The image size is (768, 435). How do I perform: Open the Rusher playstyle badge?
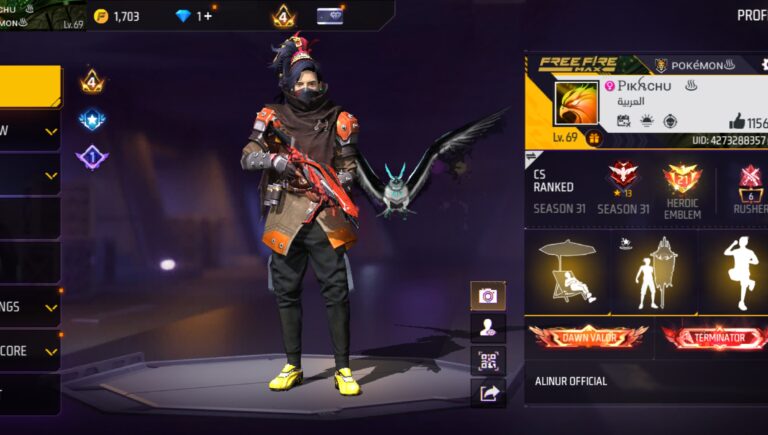(x=750, y=180)
